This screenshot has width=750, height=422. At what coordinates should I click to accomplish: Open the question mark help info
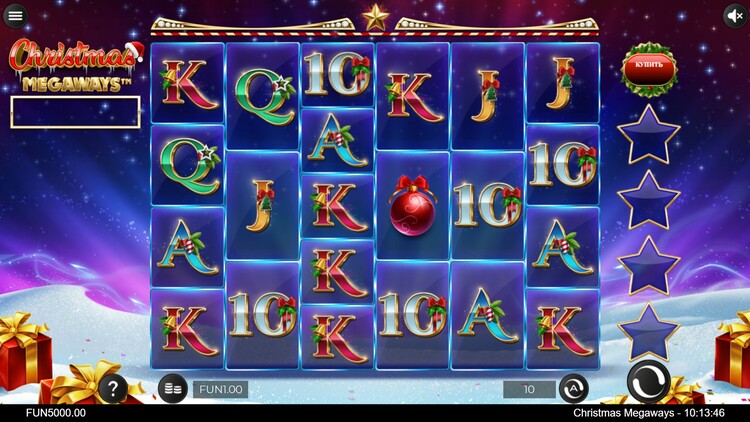[x=111, y=389]
